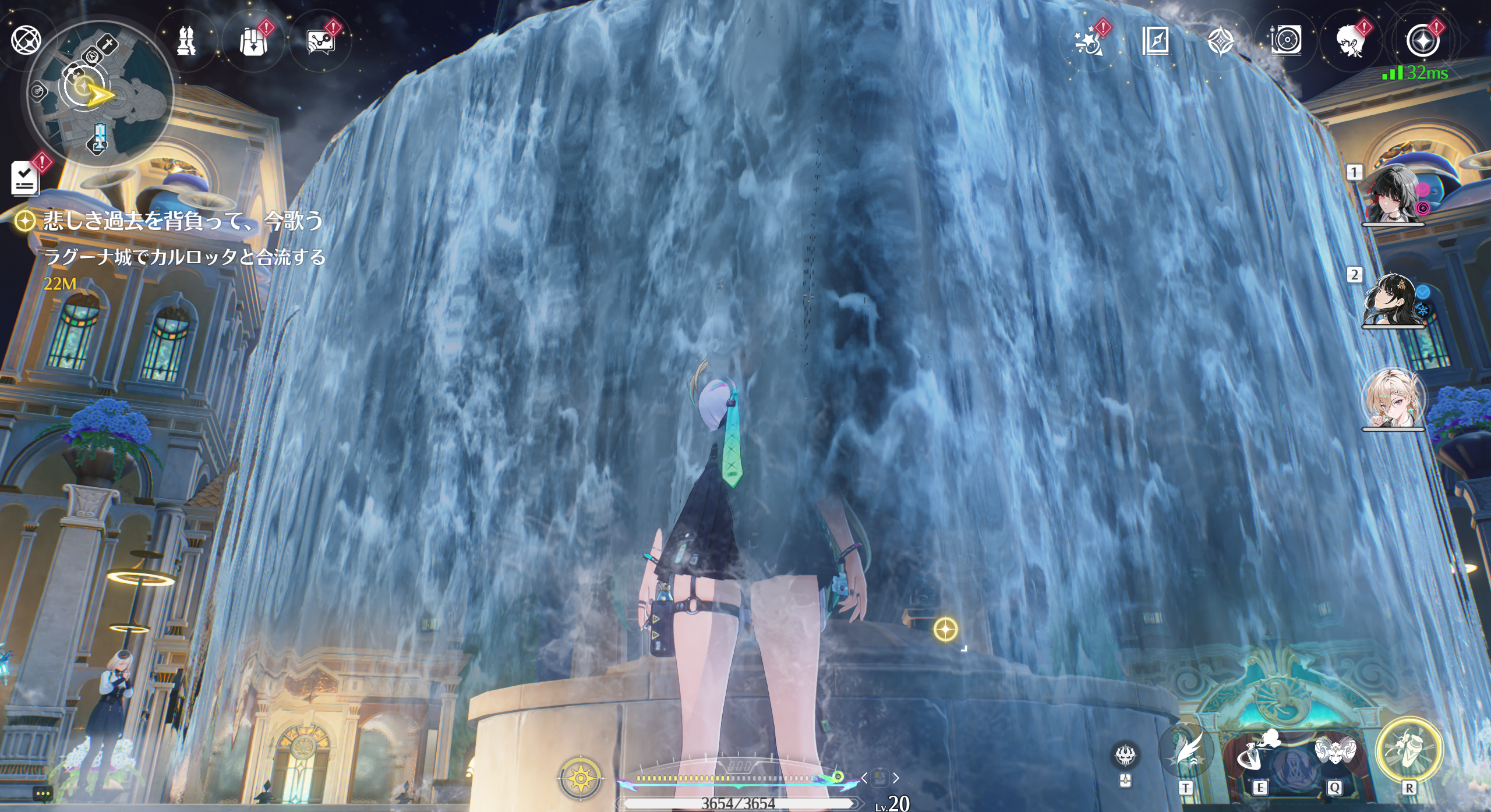Open the ringed star icon above ping
The width and height of the screenshot is (1491, 812).
point(1422,40)
